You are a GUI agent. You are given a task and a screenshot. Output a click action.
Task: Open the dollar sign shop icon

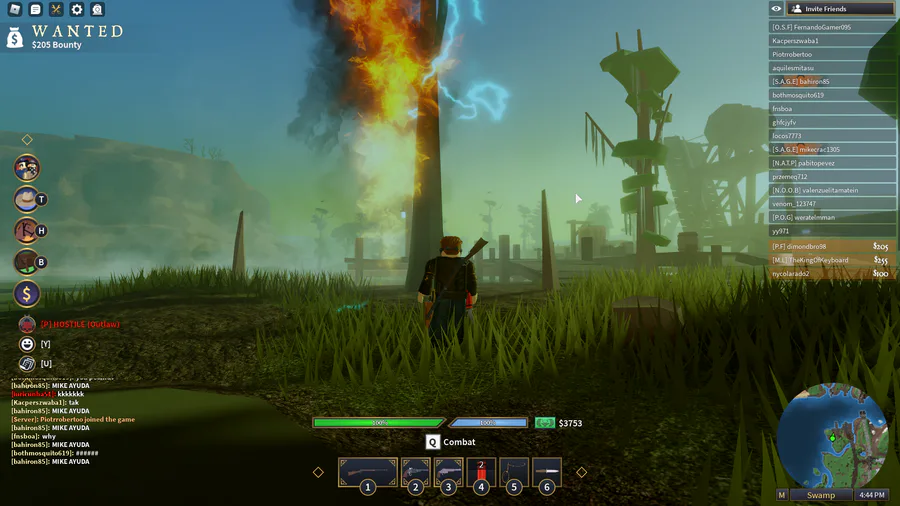[27, 294]
